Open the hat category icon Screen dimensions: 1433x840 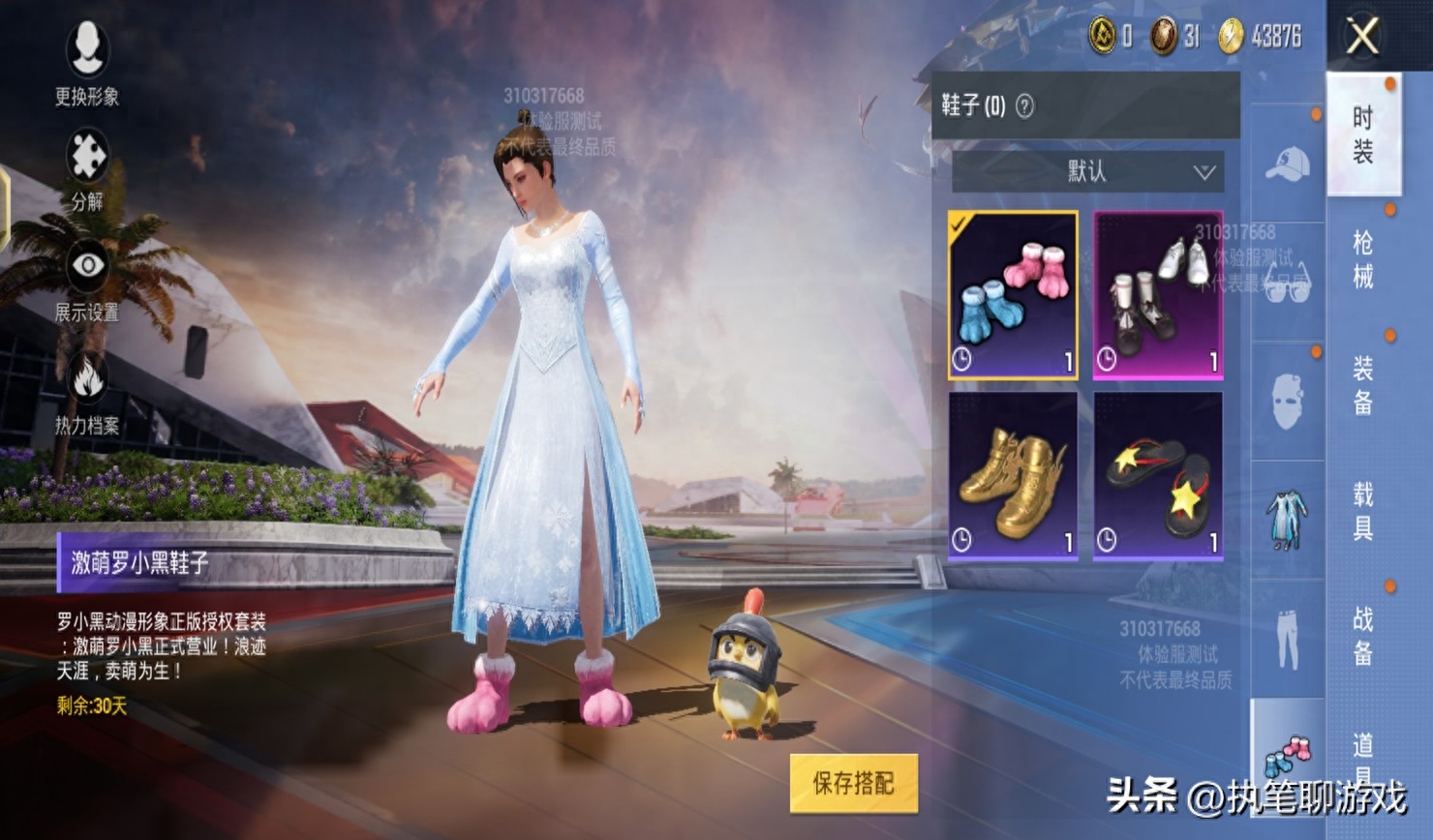click(1287, 165)
